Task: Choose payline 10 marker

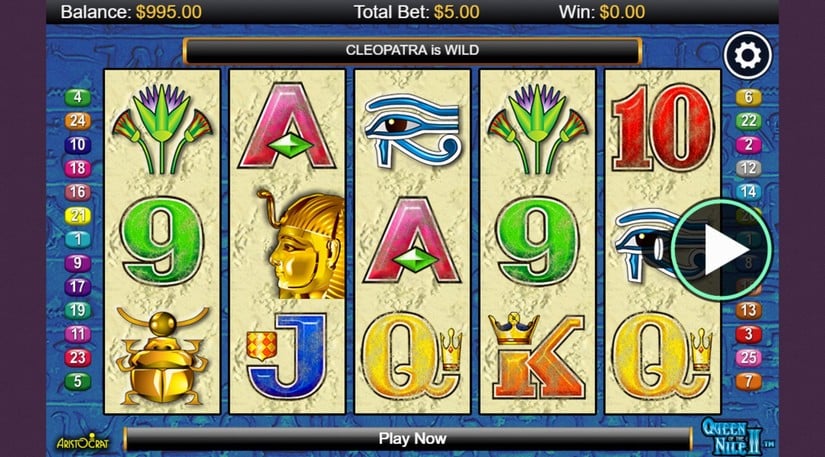Action: [77, 145]
